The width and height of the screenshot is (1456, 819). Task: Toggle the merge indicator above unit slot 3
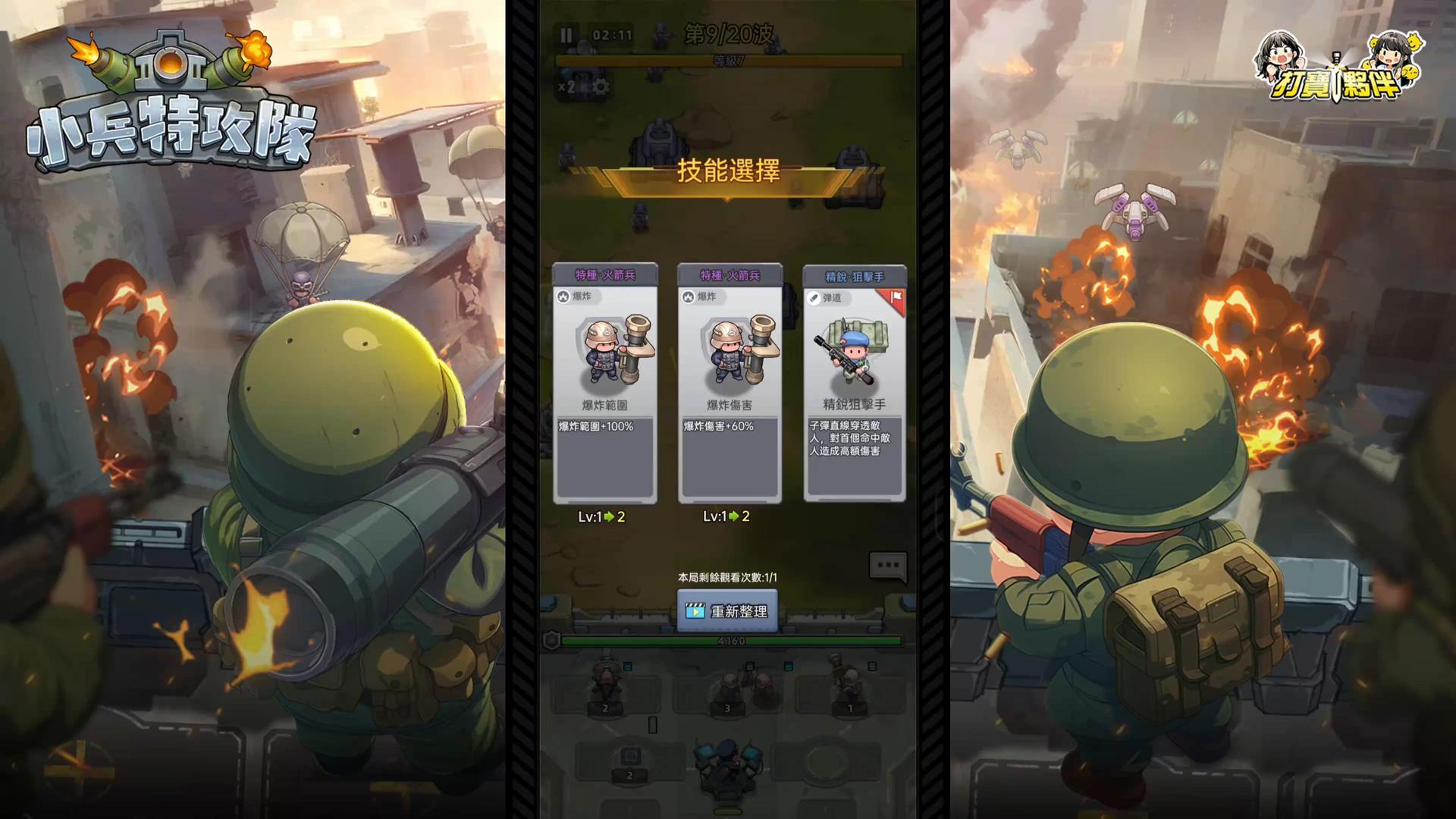(750, 667)
